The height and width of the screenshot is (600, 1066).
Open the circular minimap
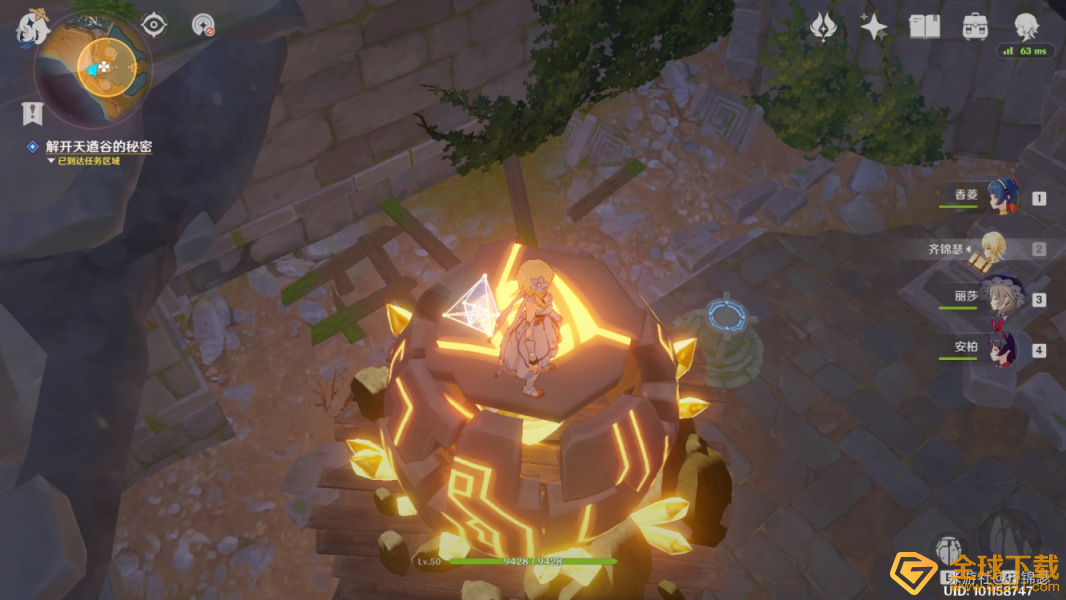94,68
